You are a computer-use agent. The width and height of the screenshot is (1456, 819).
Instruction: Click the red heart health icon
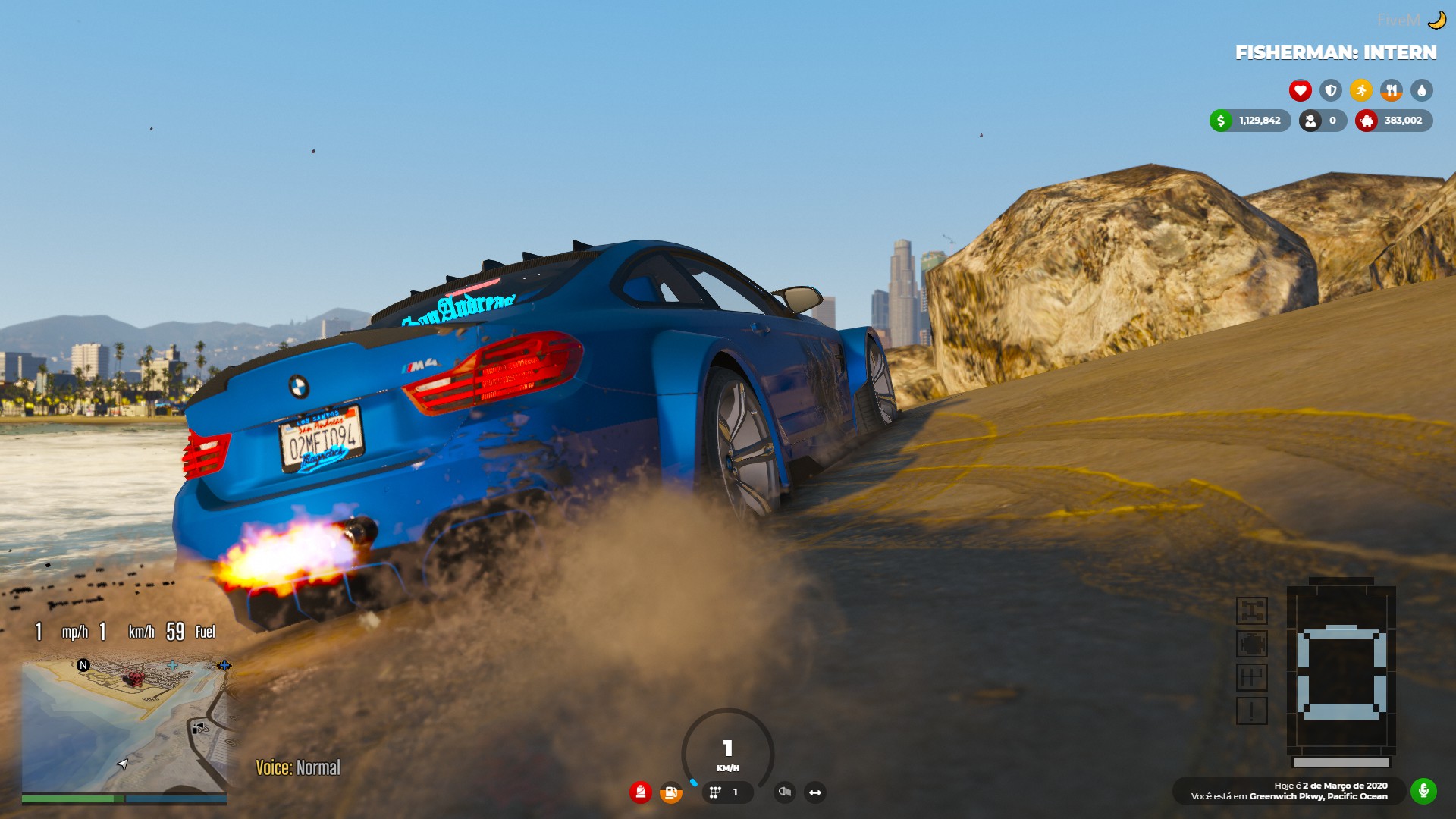click(x=1300, y=91)
